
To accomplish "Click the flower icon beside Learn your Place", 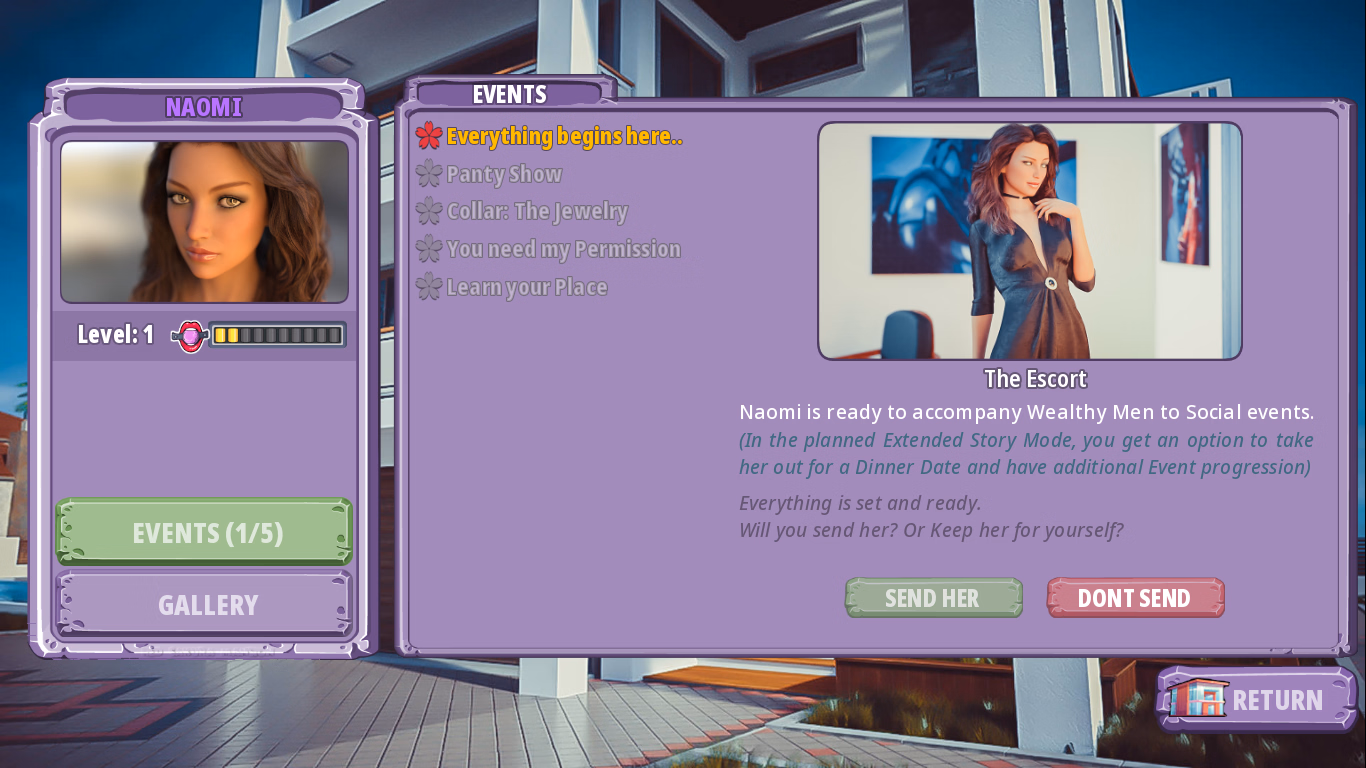I will [429, 287].
